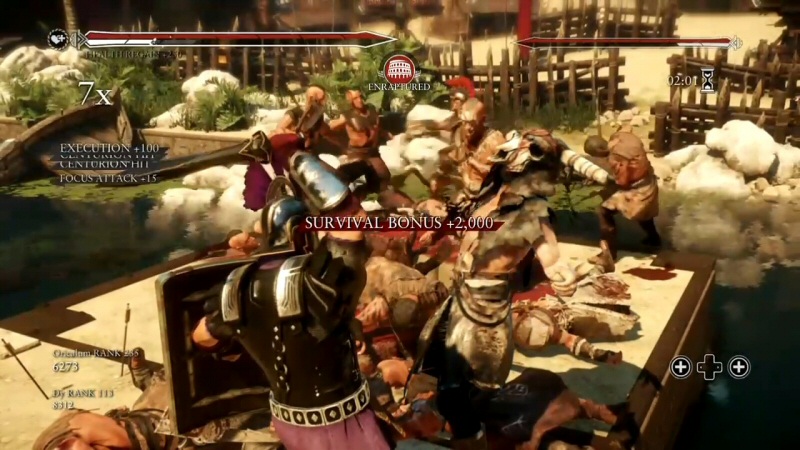Select the plus slot right of the D-pad
The height and width of the screenshot is (450, 800).
tap(739, 367)
